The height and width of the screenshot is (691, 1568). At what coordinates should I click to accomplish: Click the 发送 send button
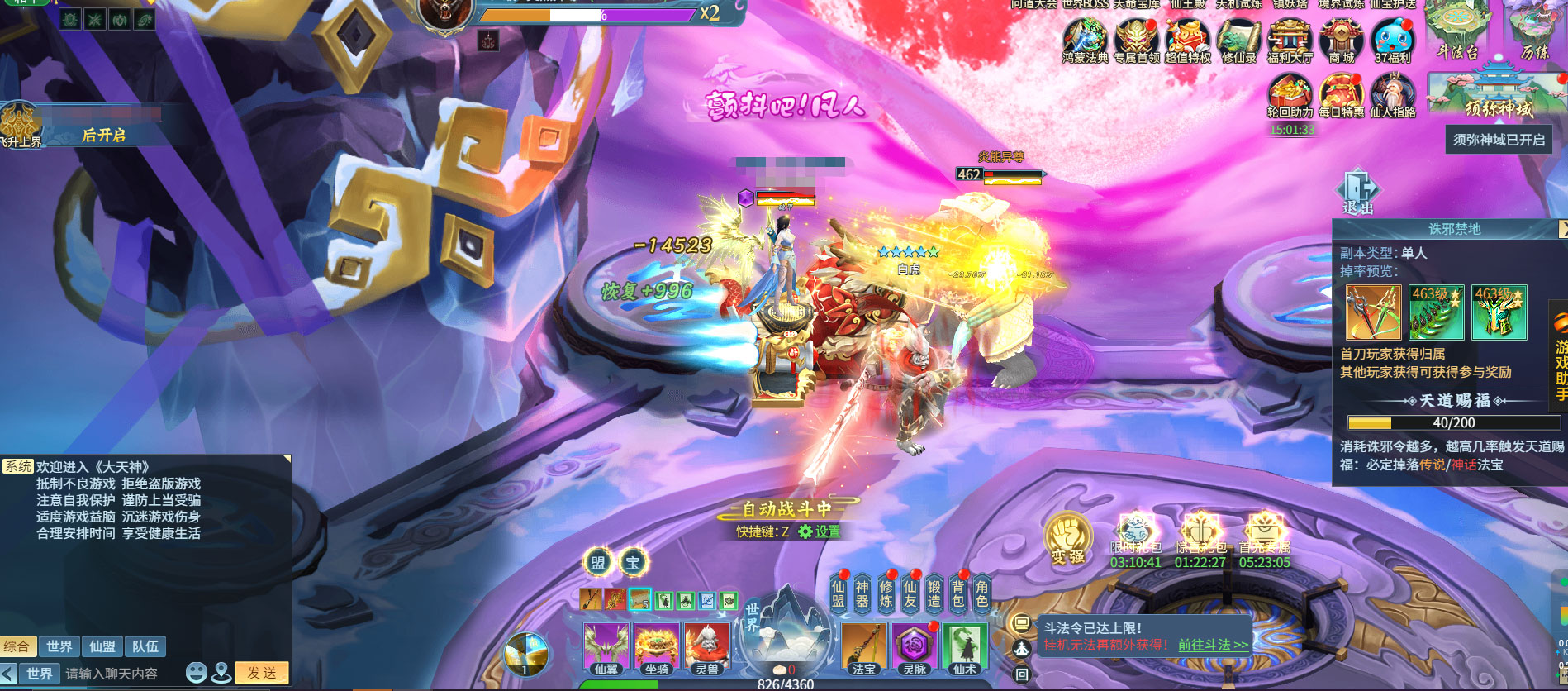[262, 673]
